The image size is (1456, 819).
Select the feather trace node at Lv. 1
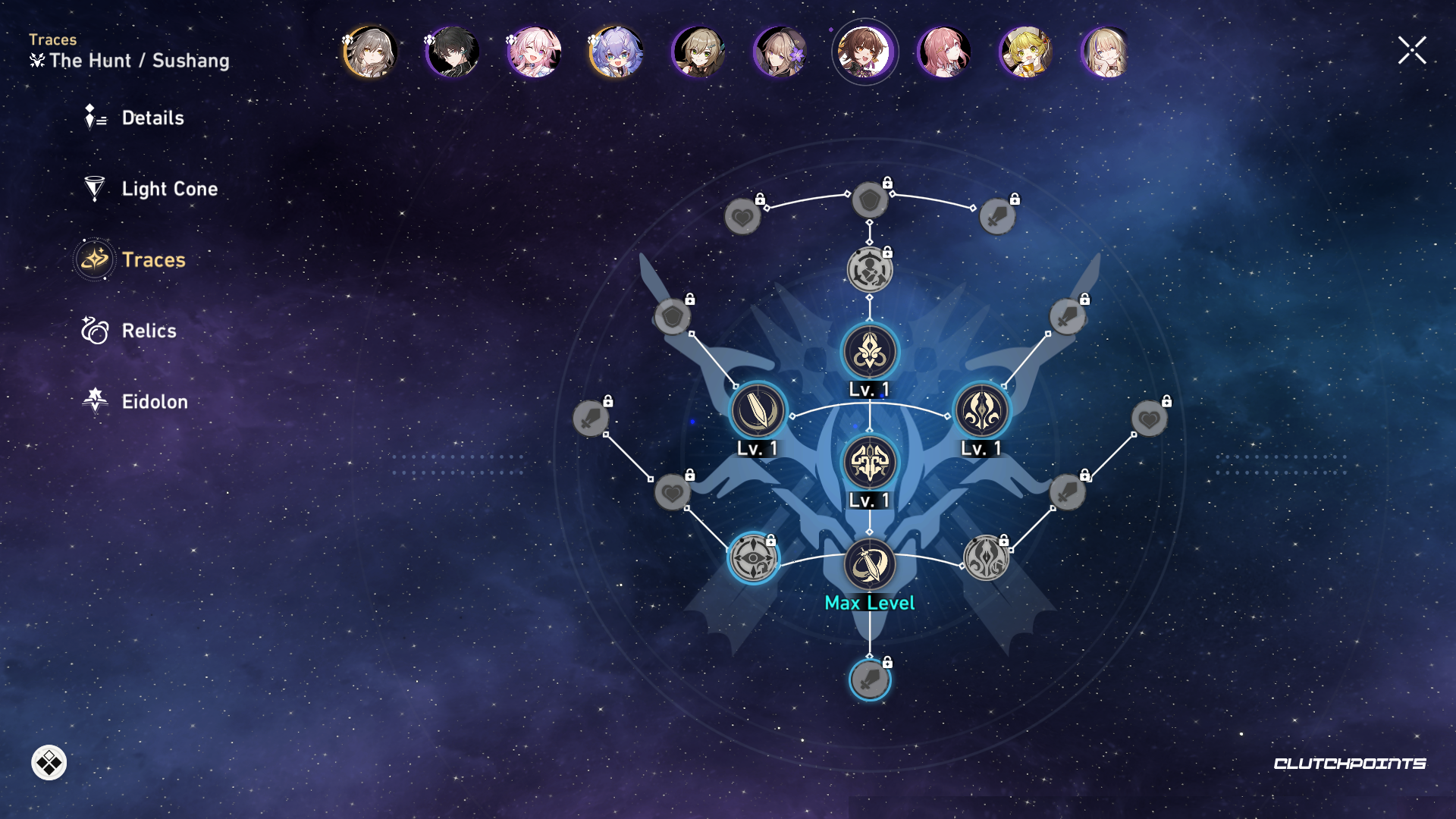[758, 410]
